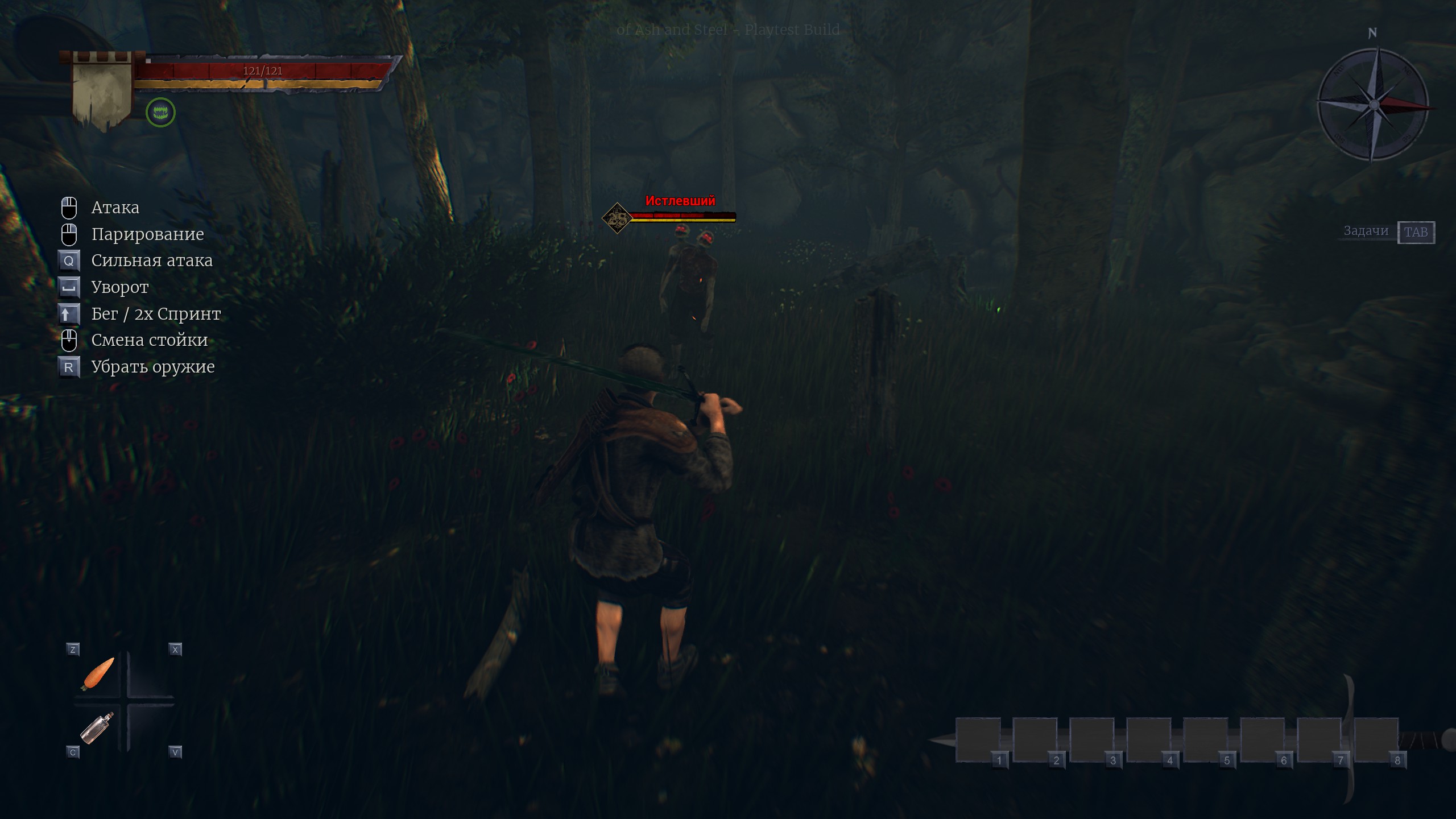
Task: Click the compass rose
Action: (x=1373, y=104)
